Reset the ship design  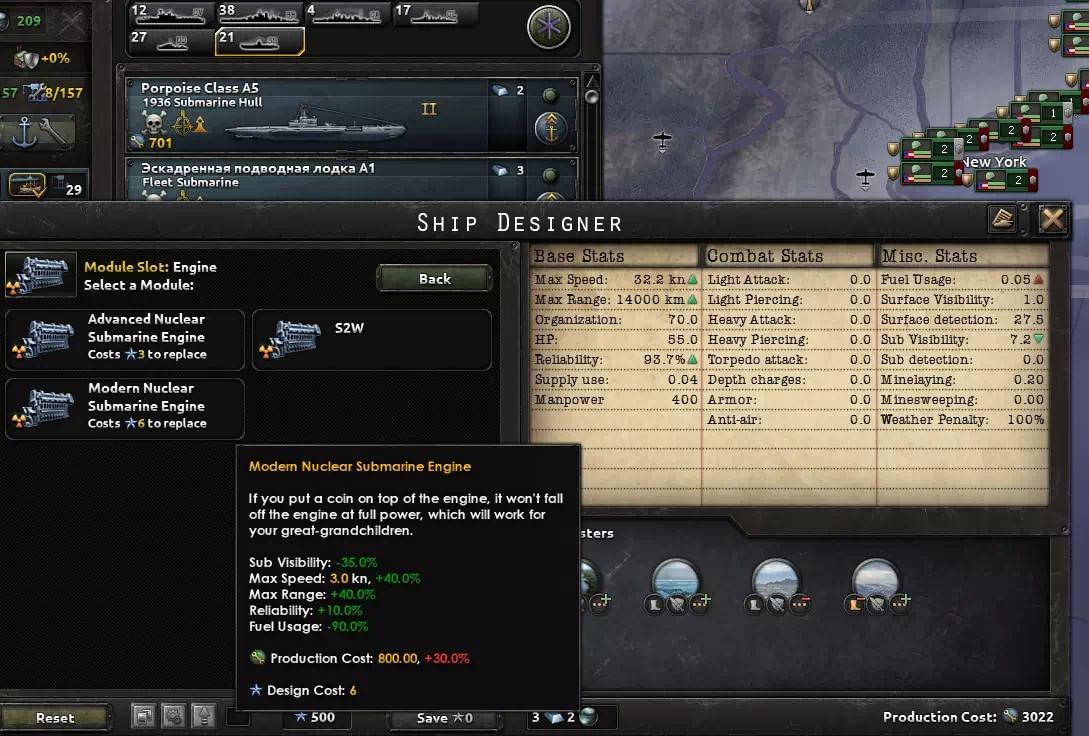tap(55, 717)
